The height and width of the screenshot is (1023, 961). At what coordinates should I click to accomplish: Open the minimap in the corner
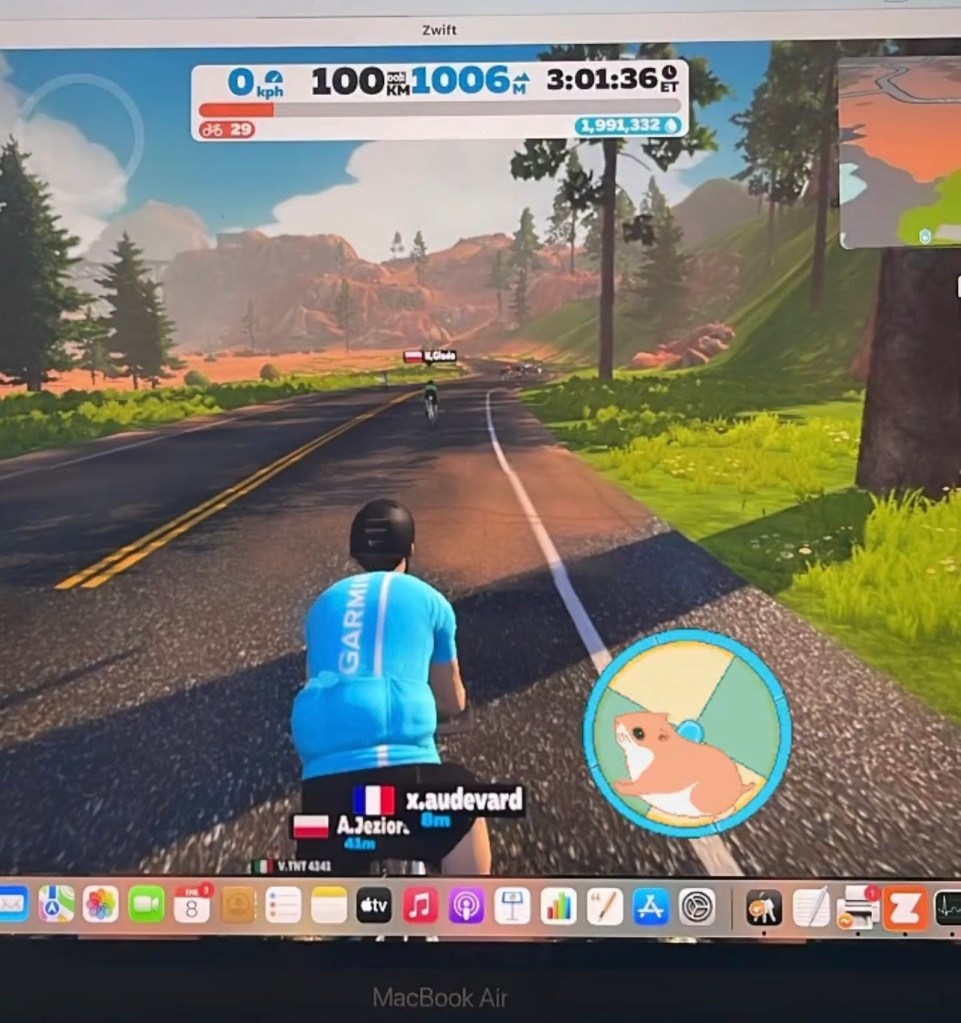[x=900, y=153]
